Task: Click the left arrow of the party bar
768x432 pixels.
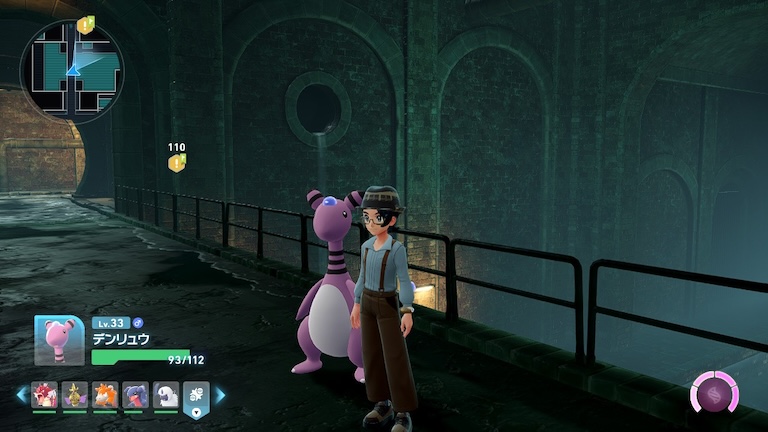Action: (x=21, y=396)
